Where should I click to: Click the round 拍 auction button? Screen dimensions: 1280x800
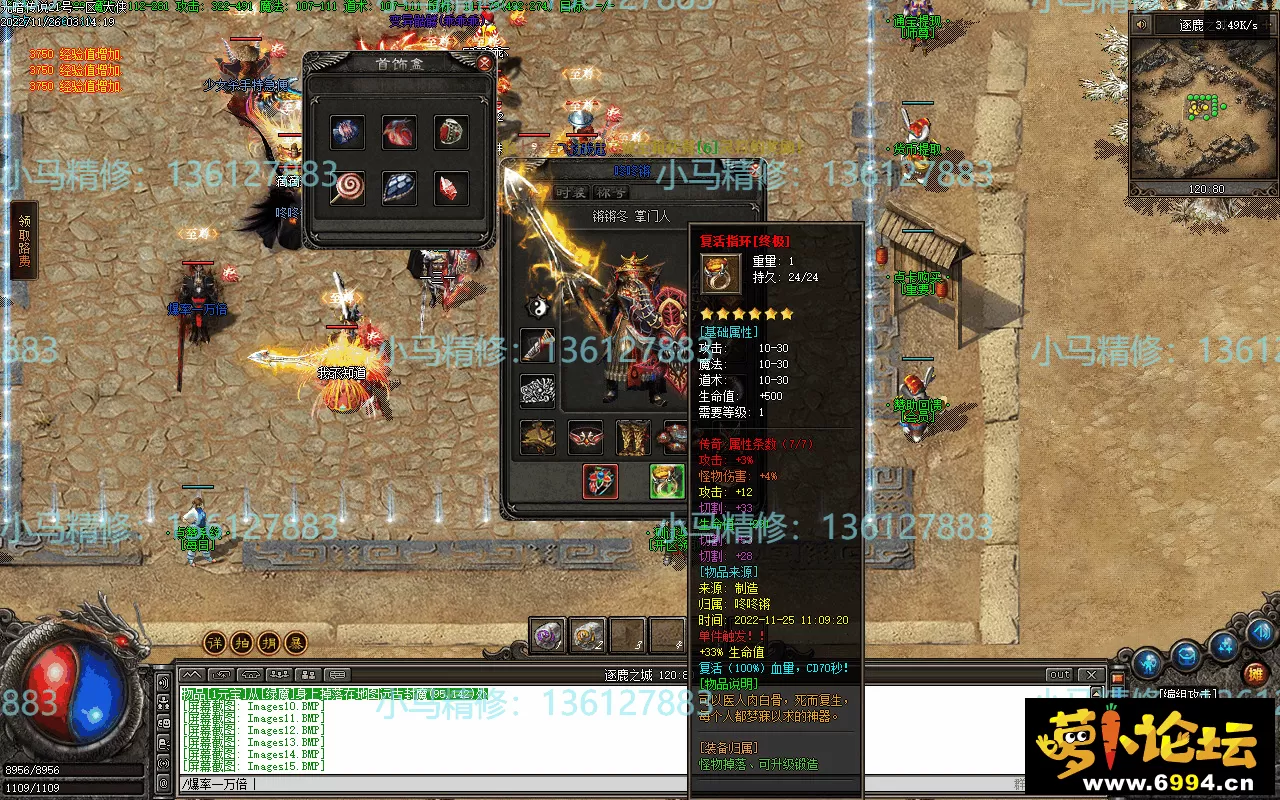241,642
